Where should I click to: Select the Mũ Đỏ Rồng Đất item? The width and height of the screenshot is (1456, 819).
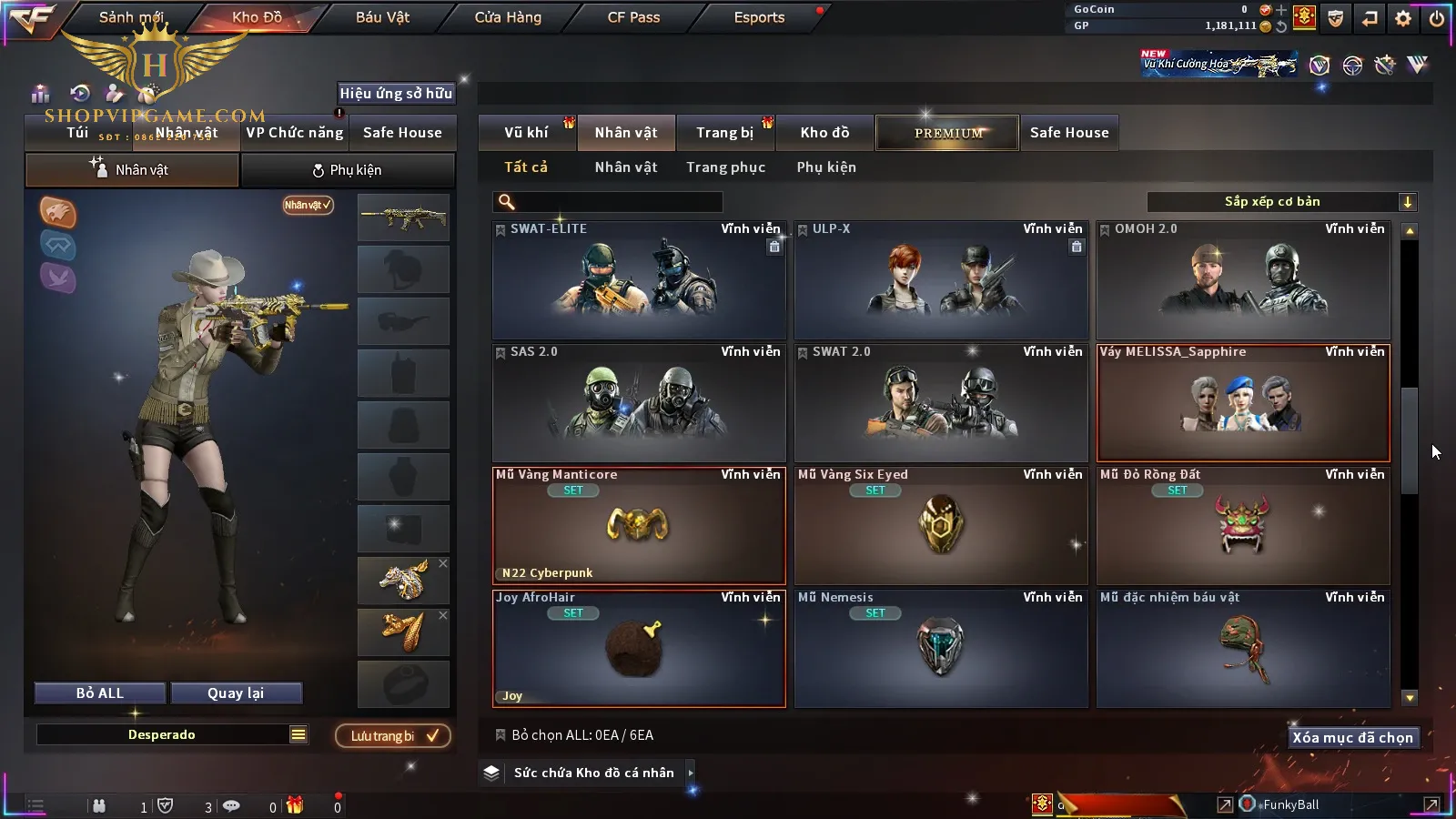pos(1243,526)
